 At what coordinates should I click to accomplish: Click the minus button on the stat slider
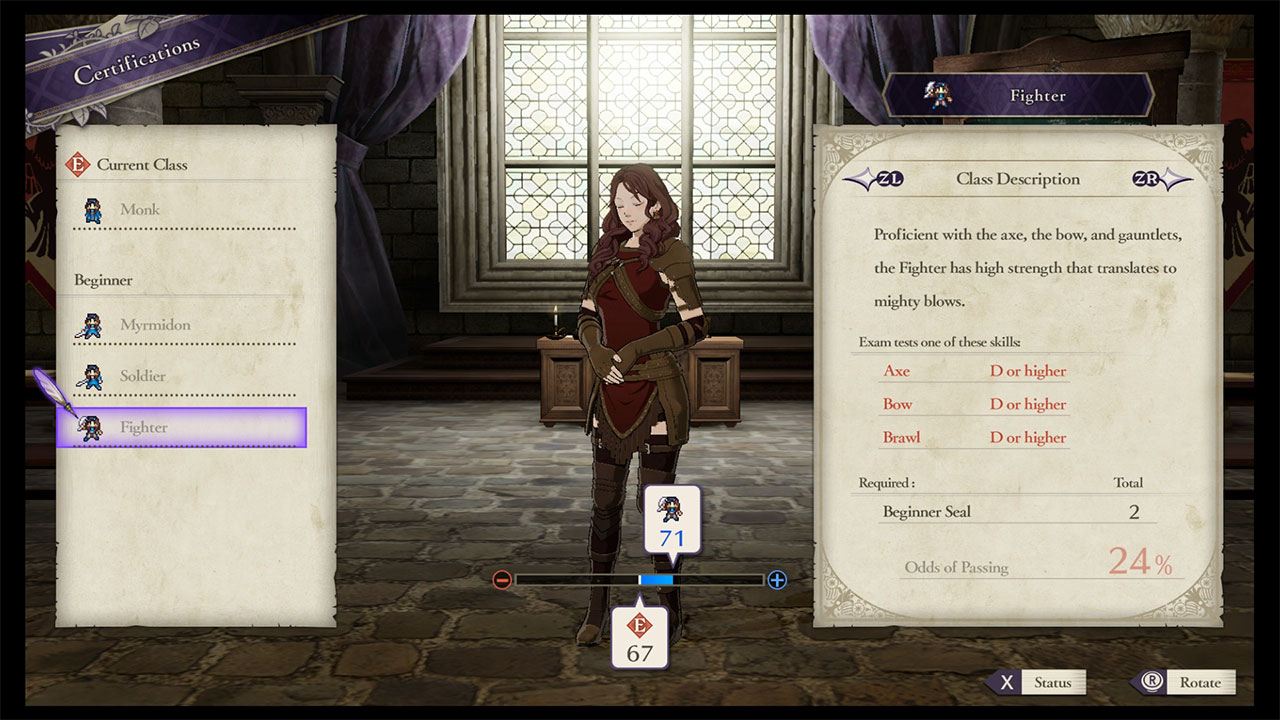tap(503, 579)
